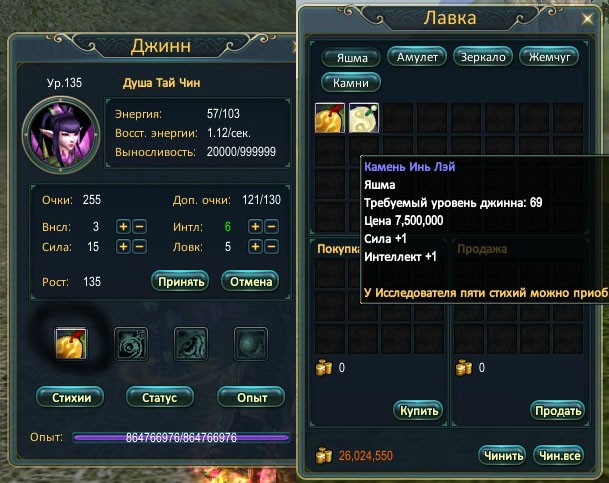Image resolution: width=609 pixels, height=483 pixels.
Task: Cancel stat changes with Отмена
Action: coord(249,281)
